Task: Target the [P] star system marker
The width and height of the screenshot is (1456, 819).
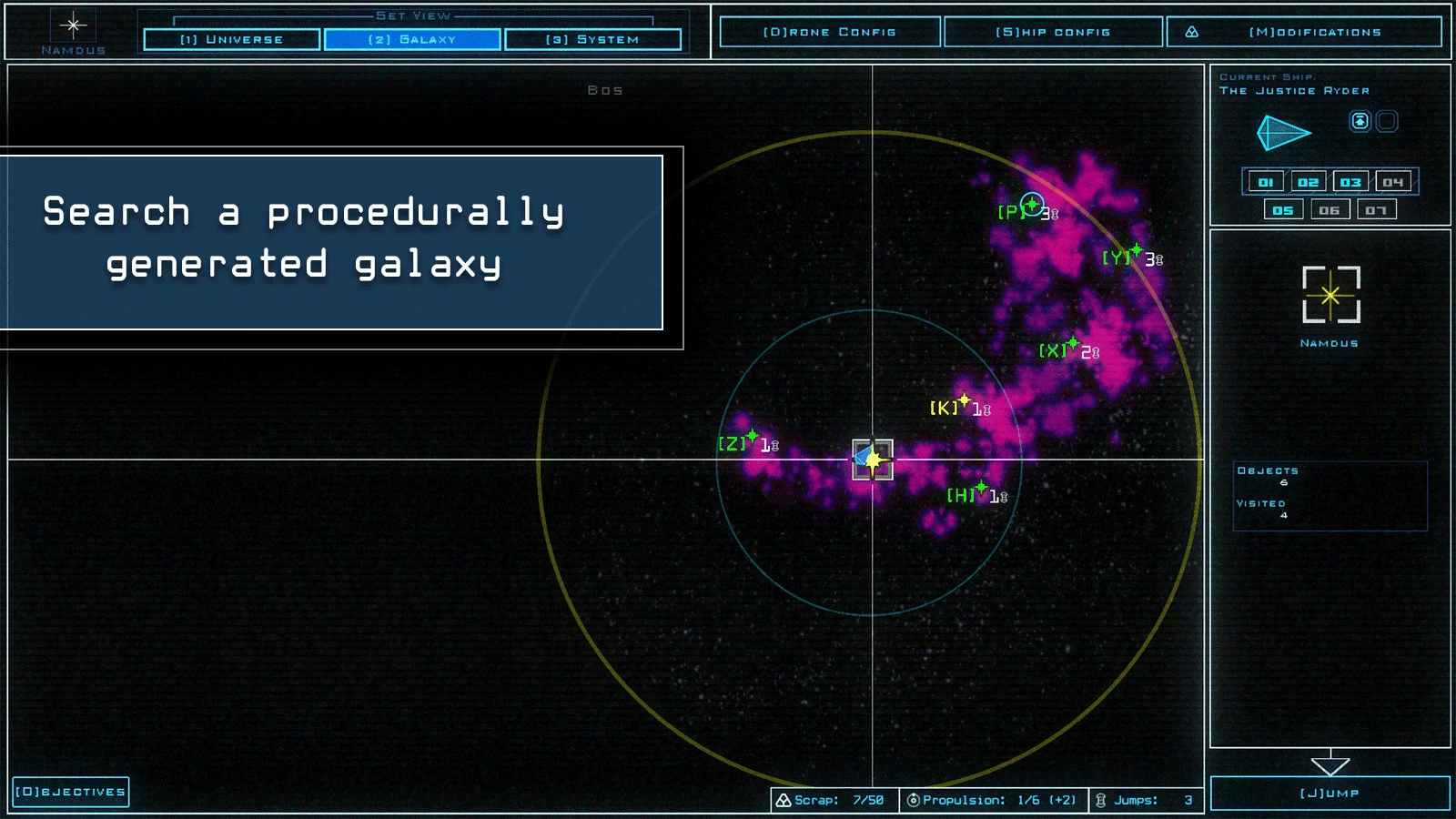Action: click(1031, 205)
